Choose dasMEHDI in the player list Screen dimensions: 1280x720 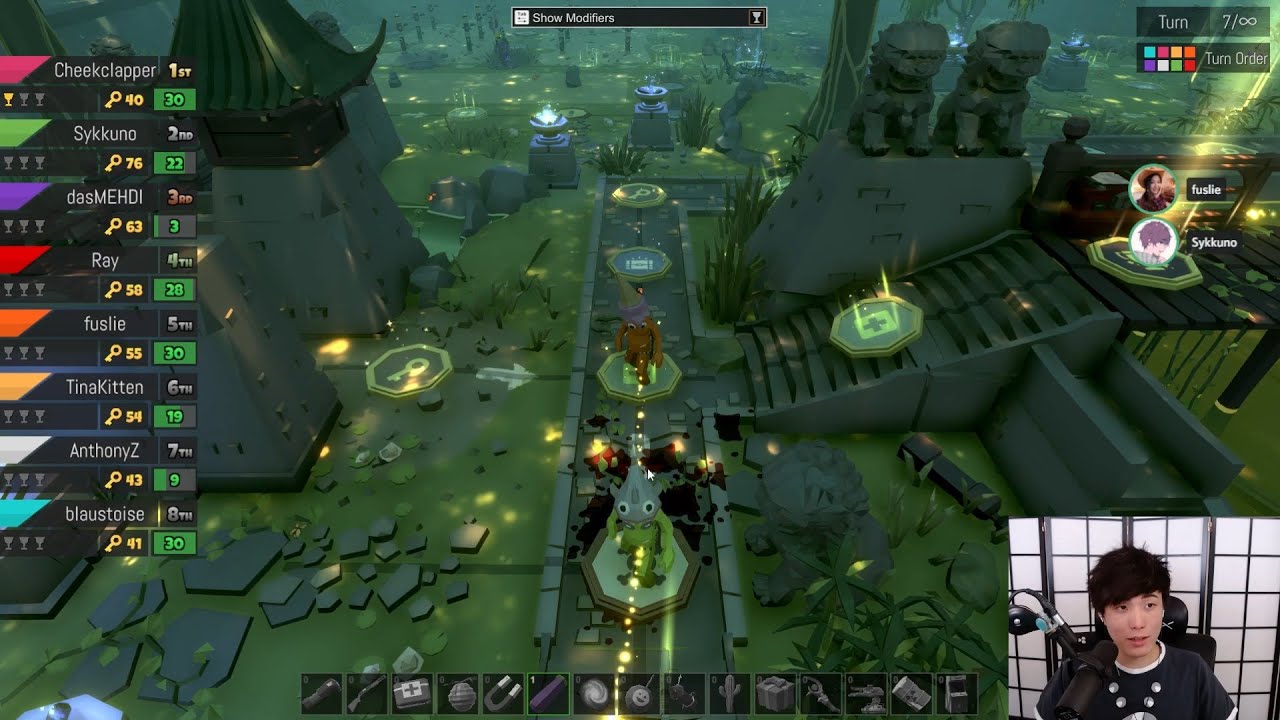pyautogui.click(x=98, y=211)
